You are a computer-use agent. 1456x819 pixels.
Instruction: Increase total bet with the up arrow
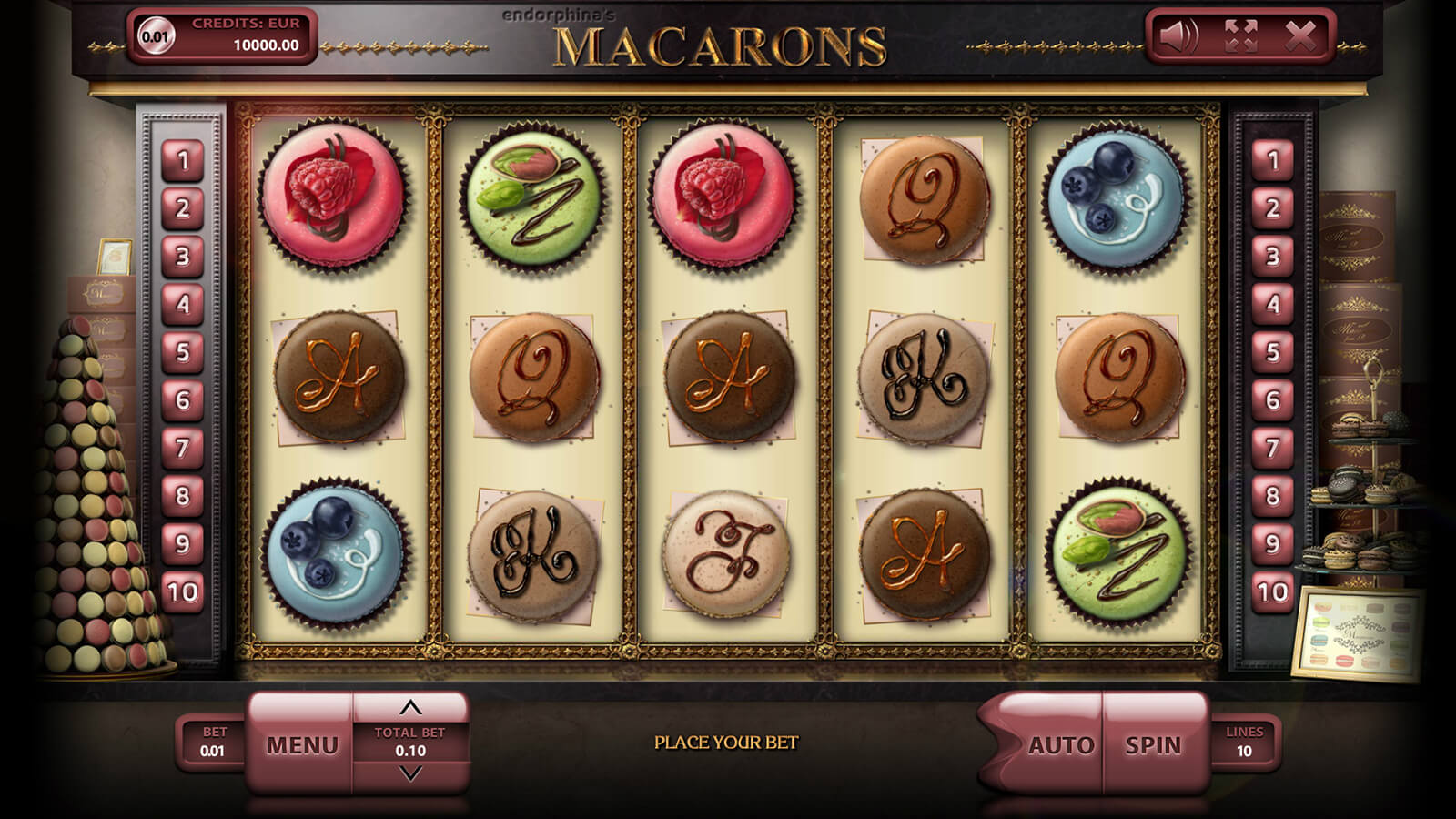410,707
